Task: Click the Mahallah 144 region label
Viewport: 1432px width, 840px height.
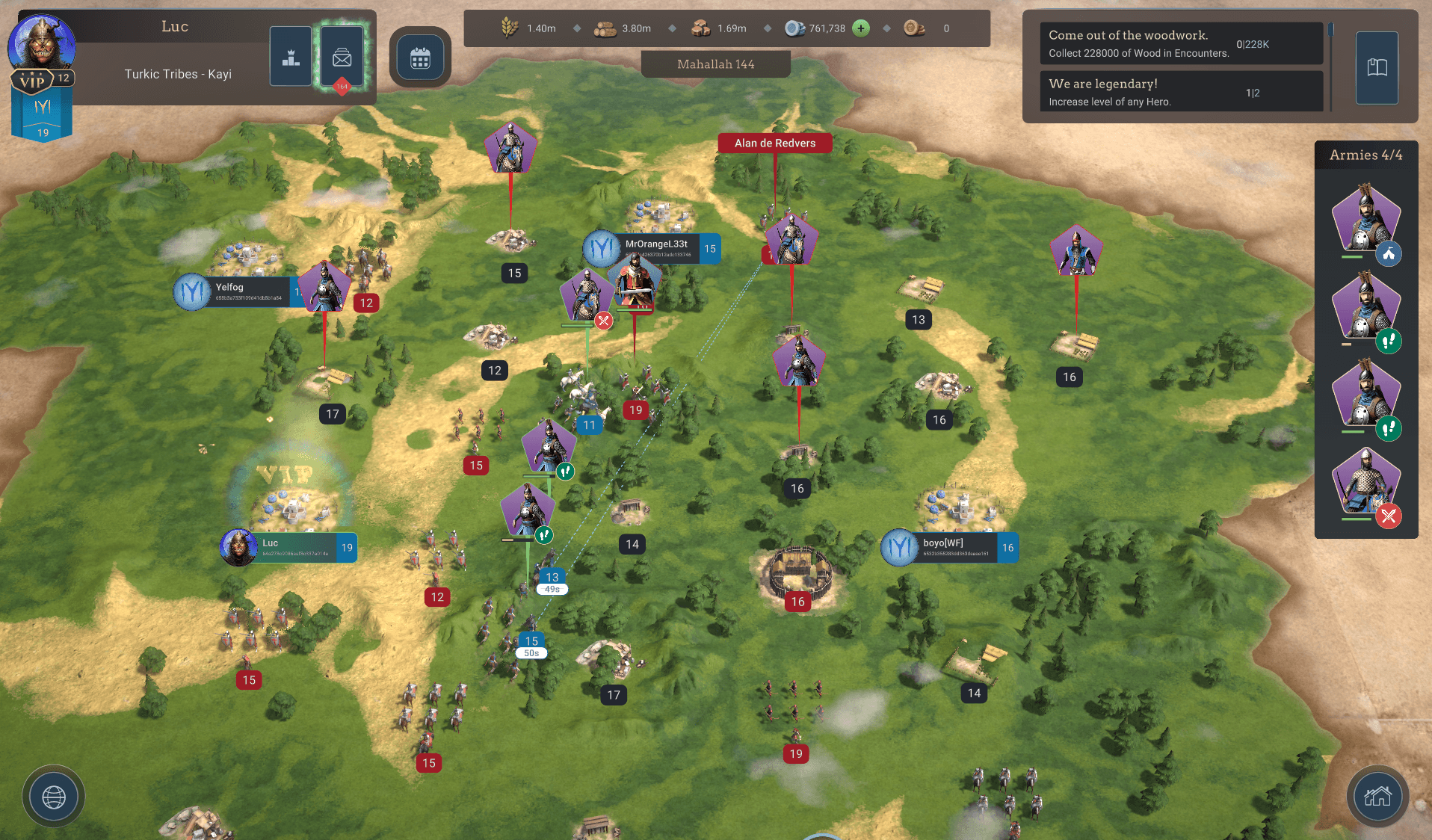Action: pos(715,64)
